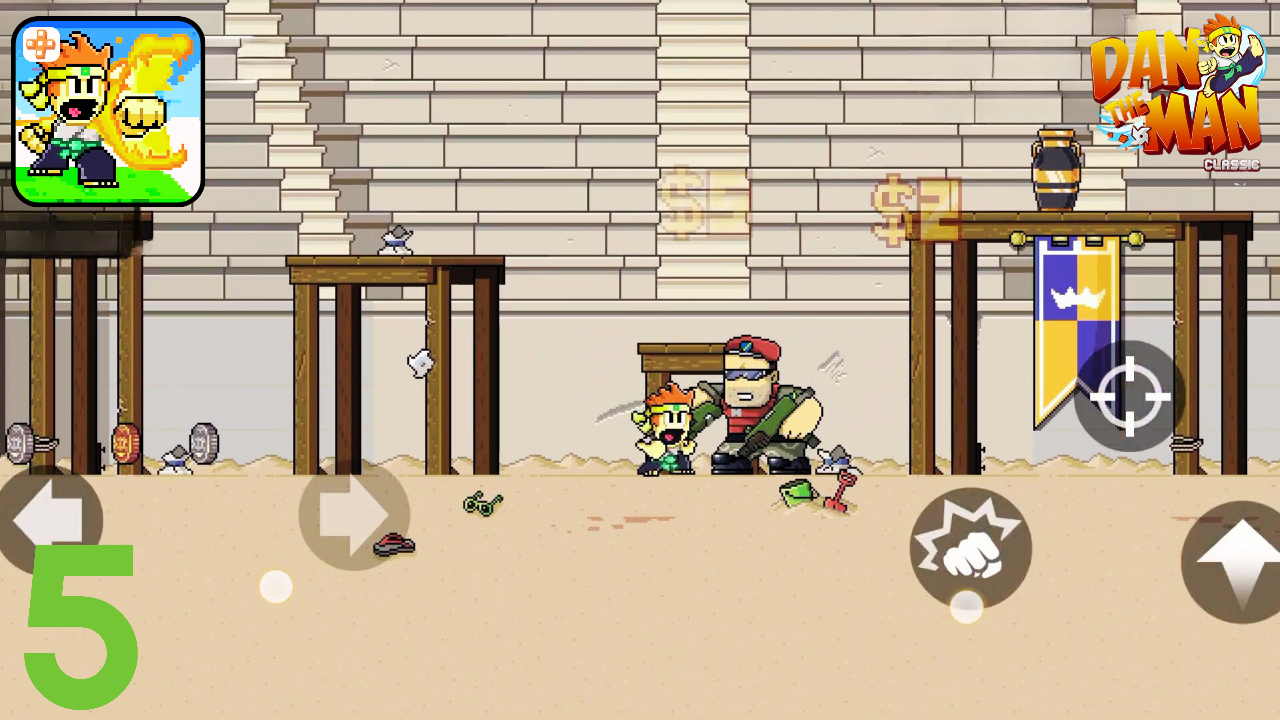Tap the punch attack button
Screen dimensions: 1280x720
pyautogui.click(x=969, y=547)
